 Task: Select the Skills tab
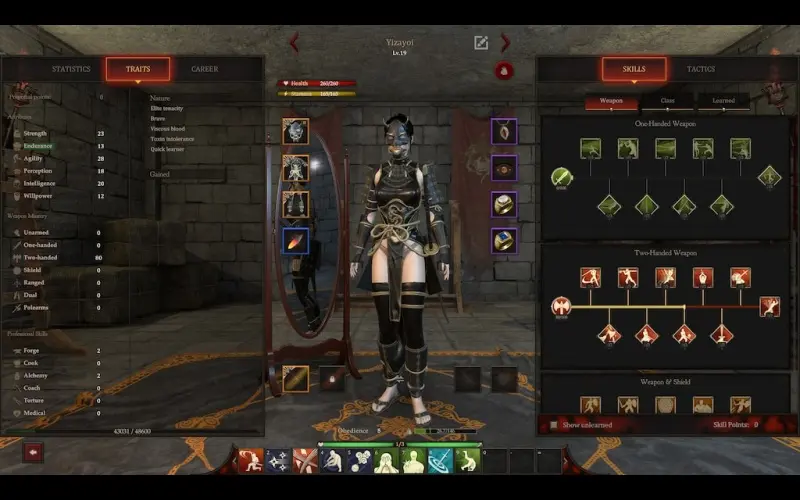[634, 69]
